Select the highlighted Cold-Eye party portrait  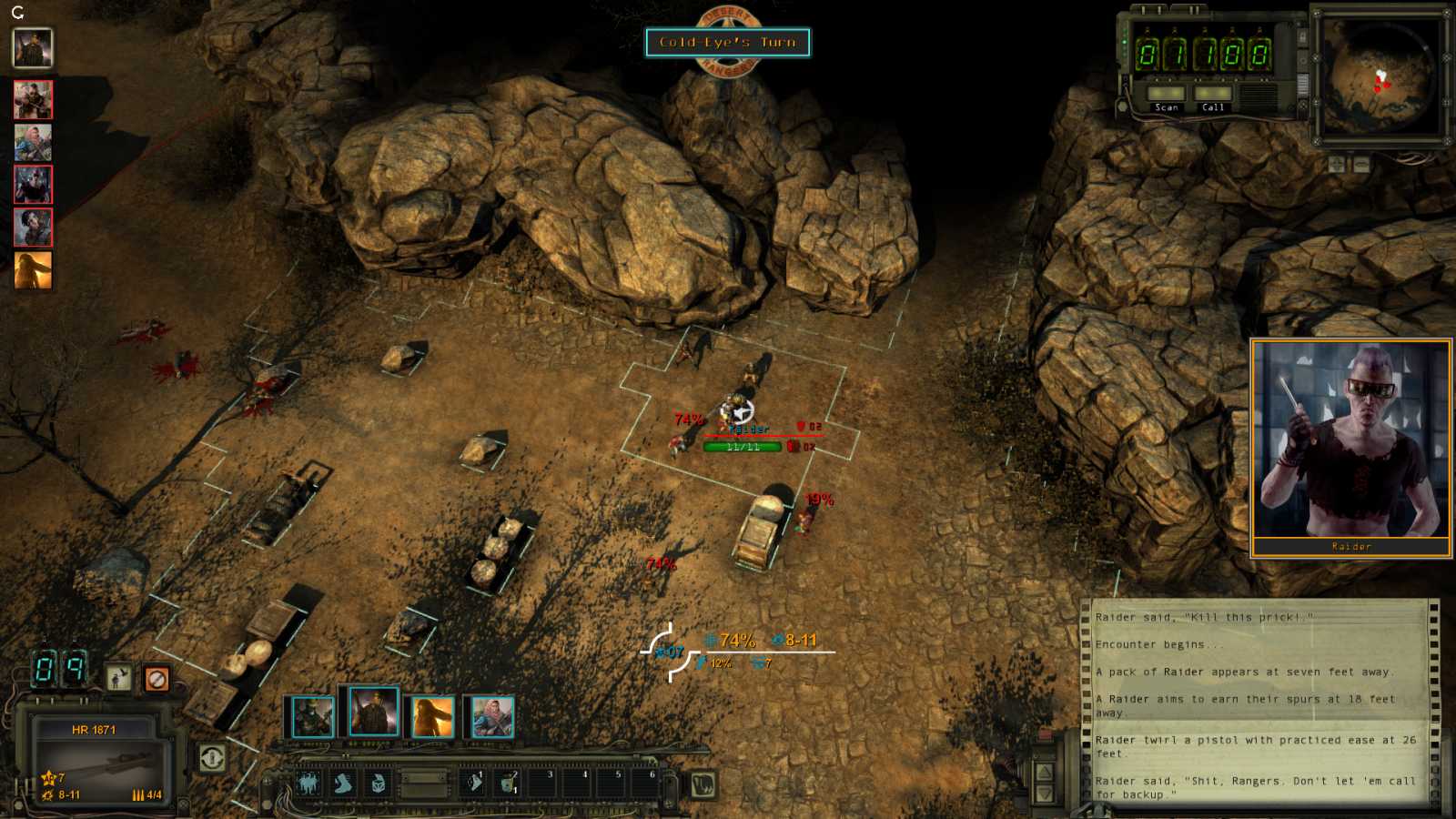tap(373, 712)
